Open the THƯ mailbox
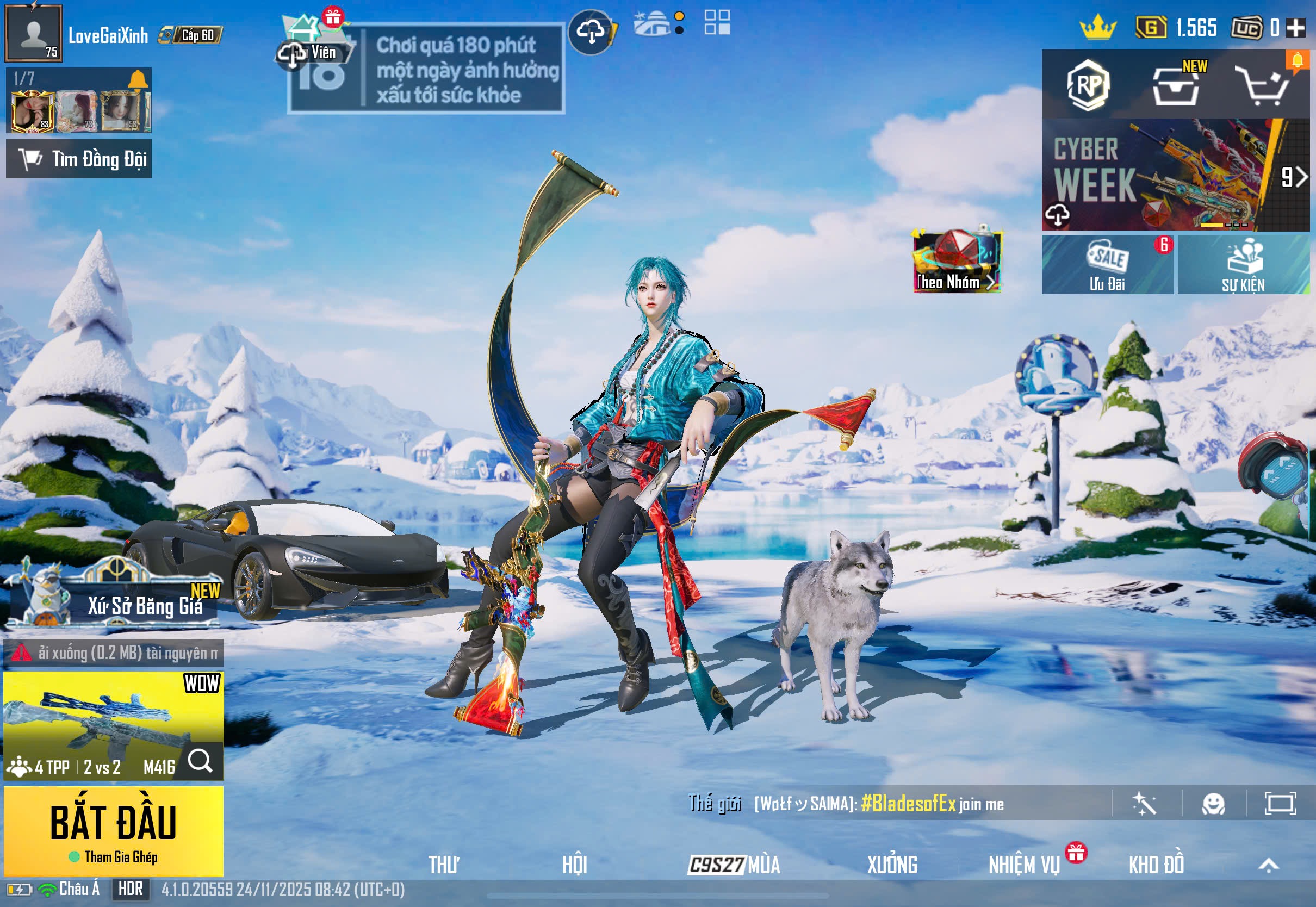This screenshot has width=1316, height=907. point(444,865)
